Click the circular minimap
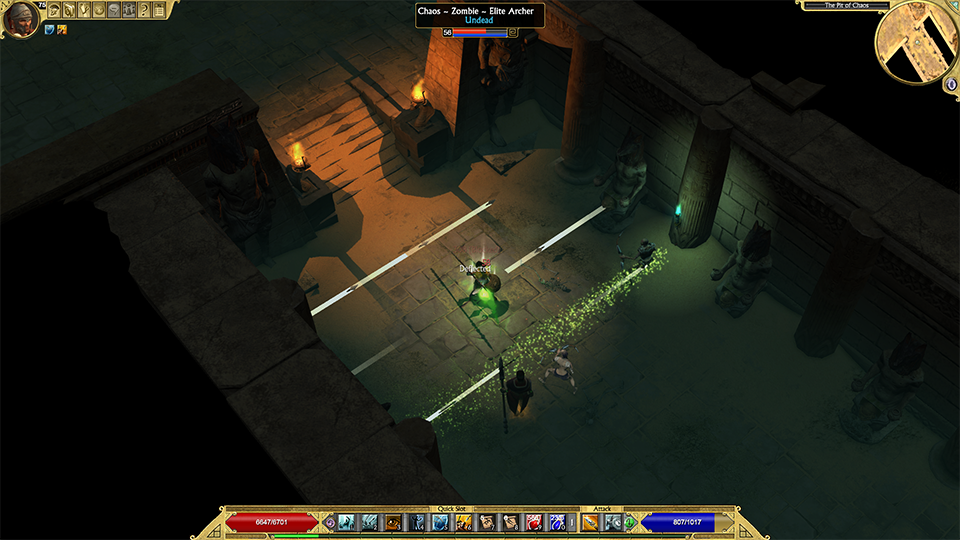The image size is (960, 540). pos(916,41)
